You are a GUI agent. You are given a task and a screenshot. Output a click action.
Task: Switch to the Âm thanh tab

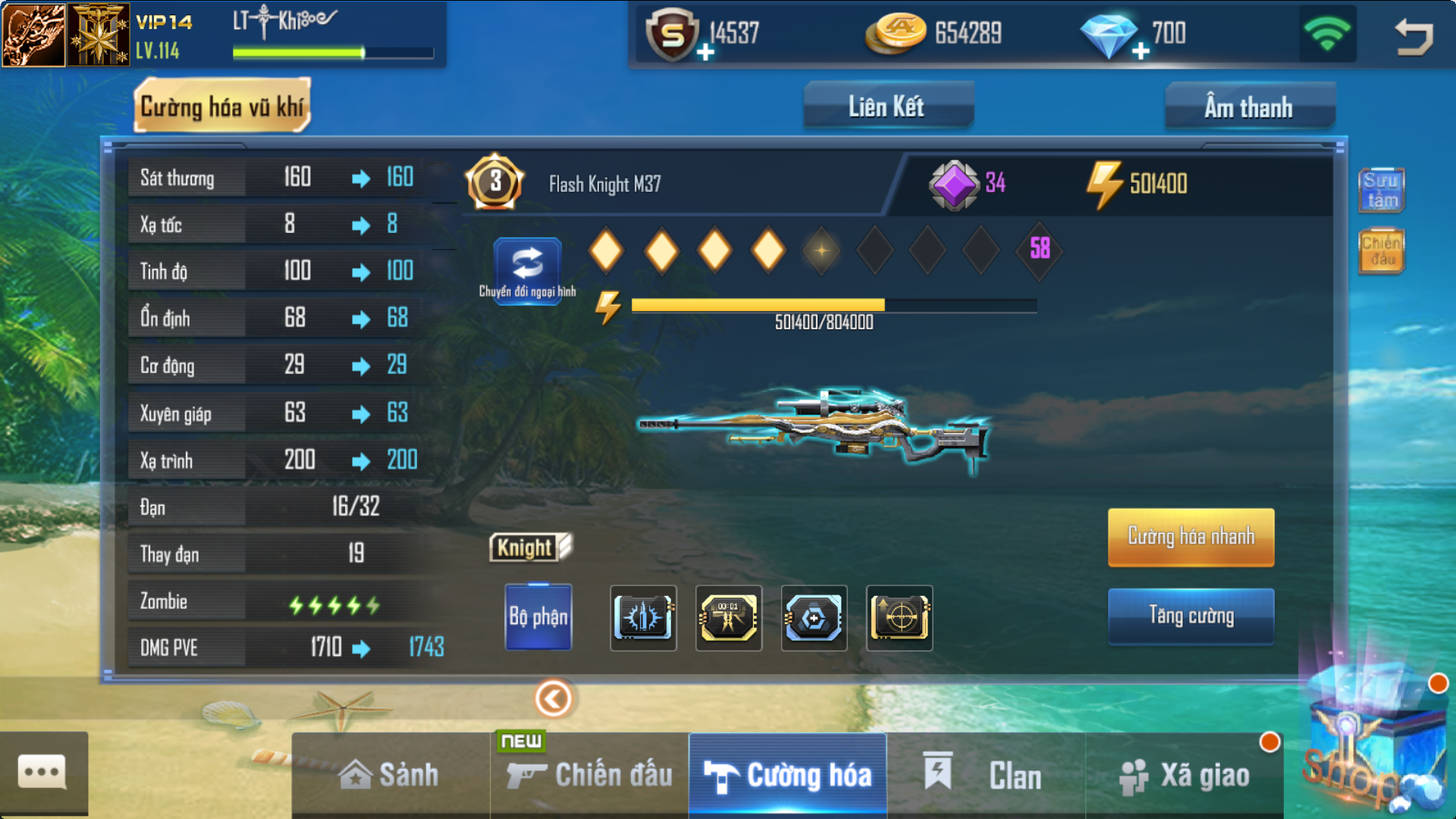1249,107
